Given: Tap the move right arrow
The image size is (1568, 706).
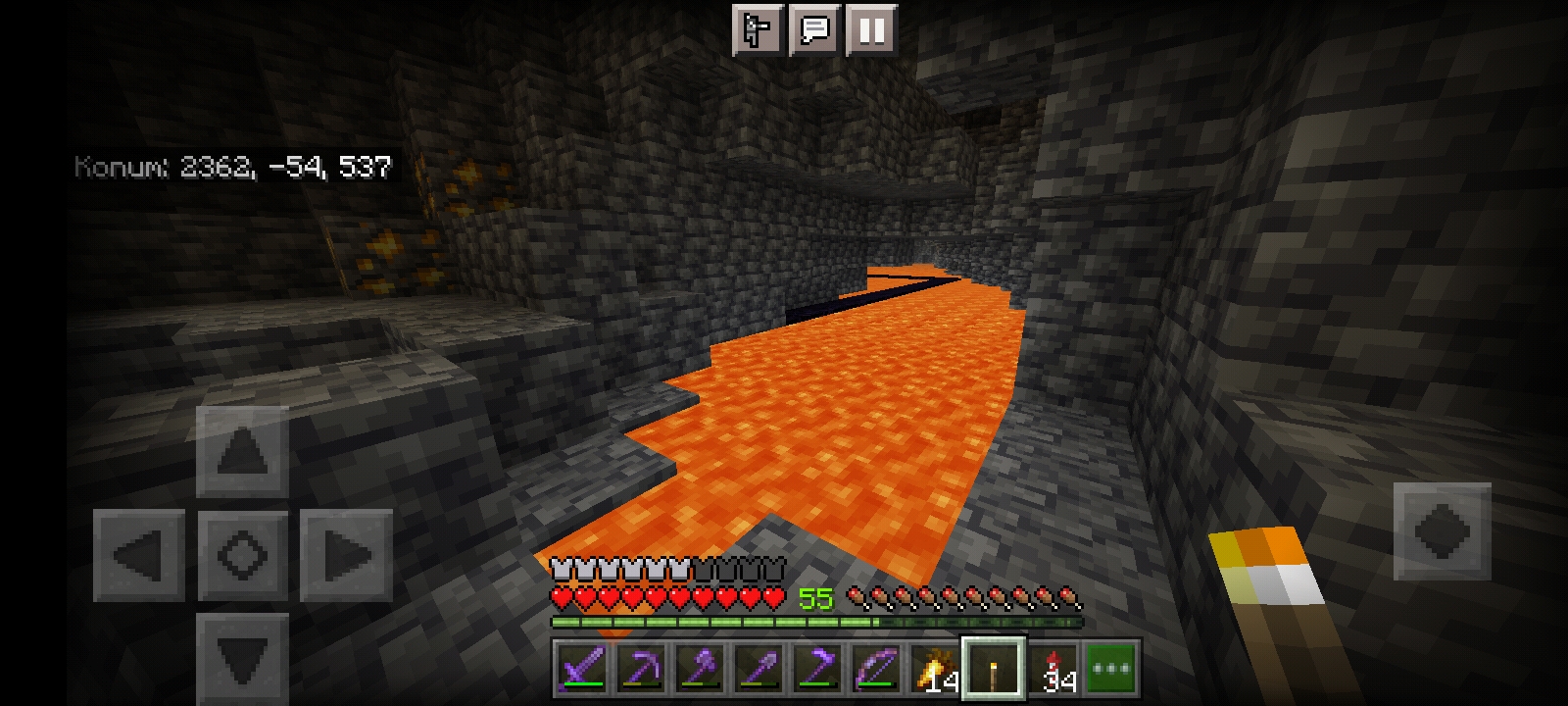Looking at the screenshot, I should 345,555.
